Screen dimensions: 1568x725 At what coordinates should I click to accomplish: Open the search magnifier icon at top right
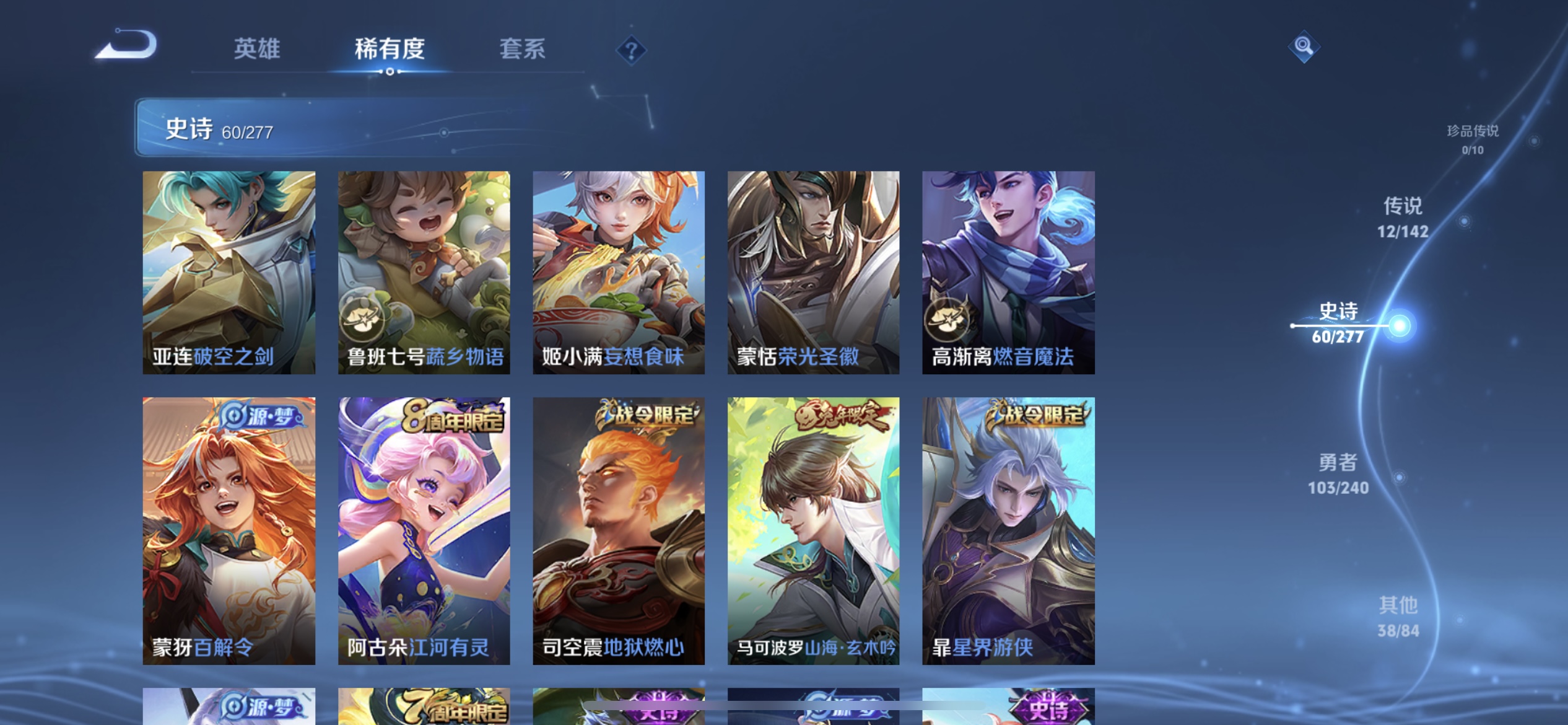1302,46
